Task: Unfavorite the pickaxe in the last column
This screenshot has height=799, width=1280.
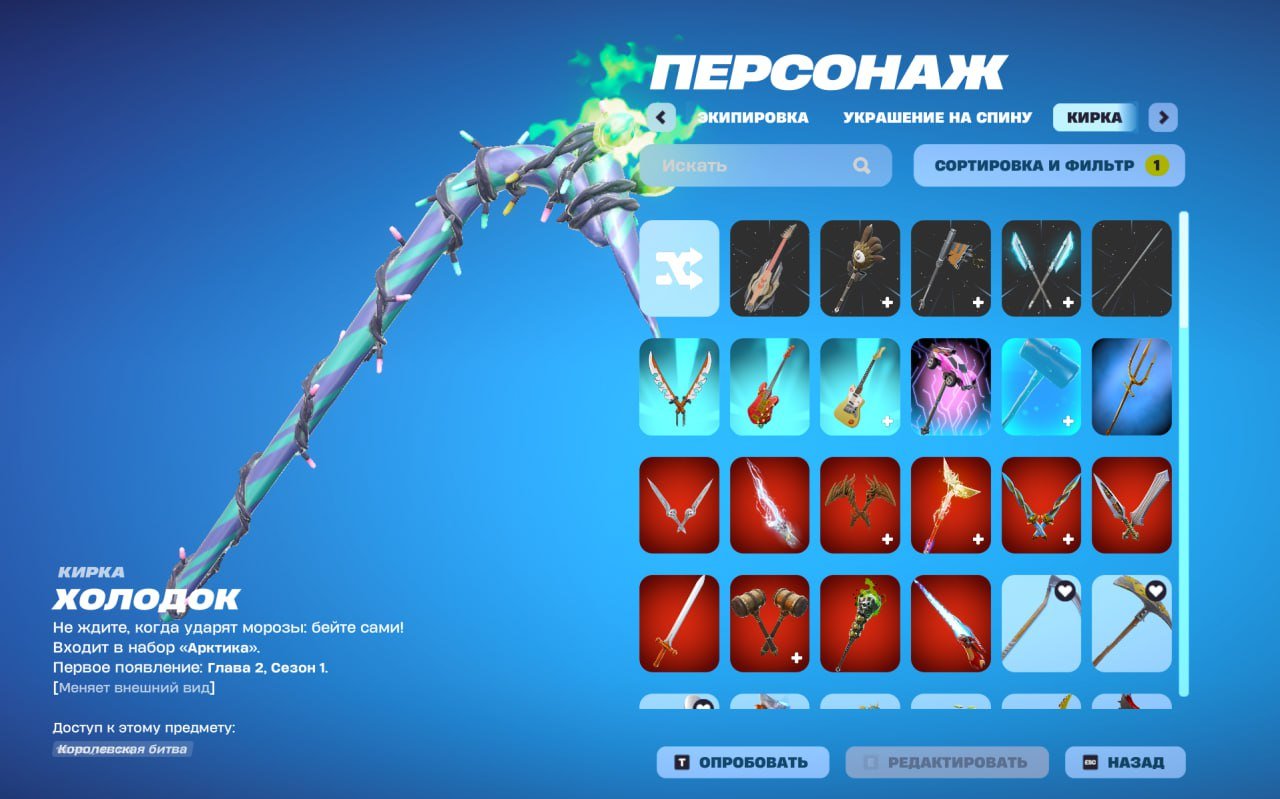Action: pos(1153,591)
